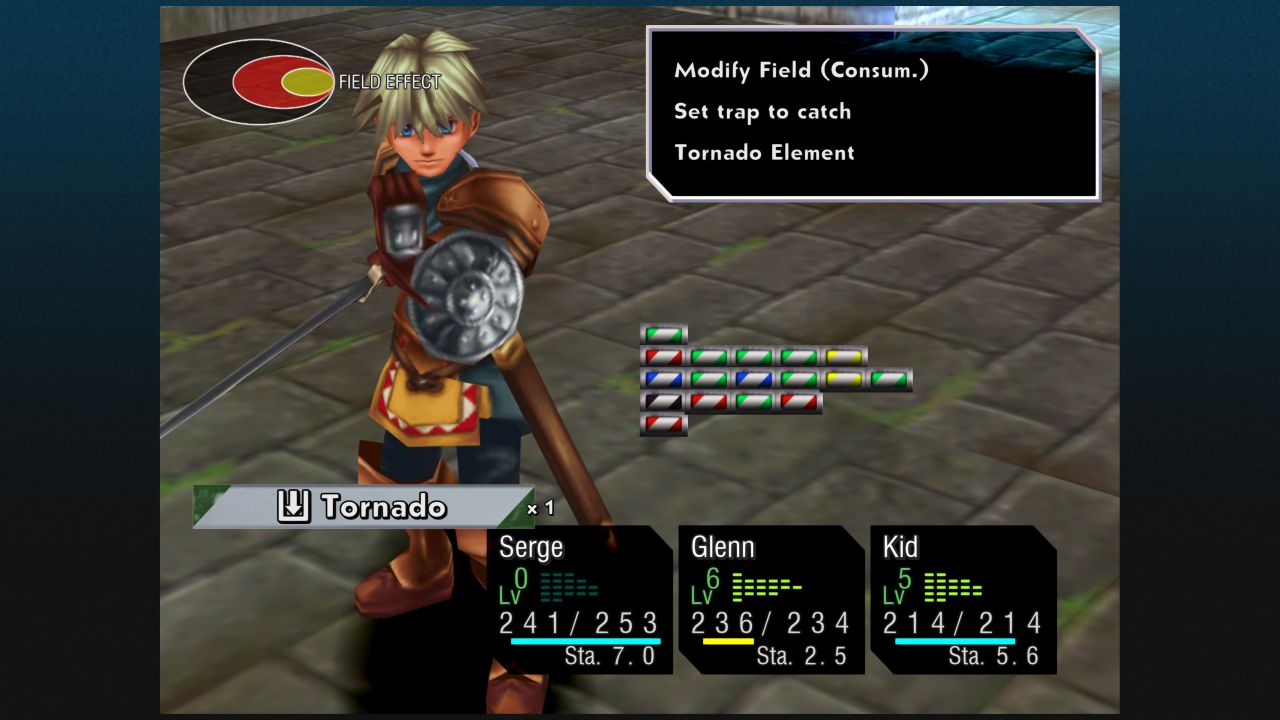Select Serge's character status panel

[580, 600]
